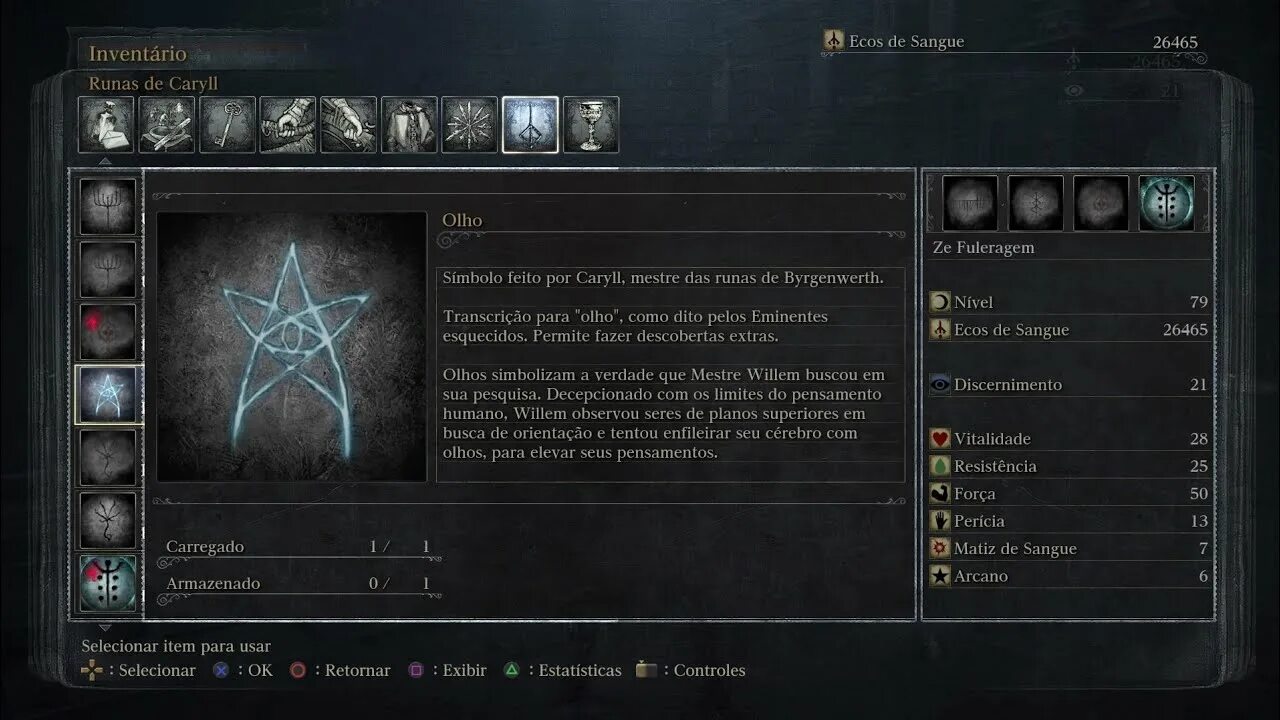Screen dimensions: 1280x720
Task: Click the large Olho rune preview image
Action: coord(292,346)
